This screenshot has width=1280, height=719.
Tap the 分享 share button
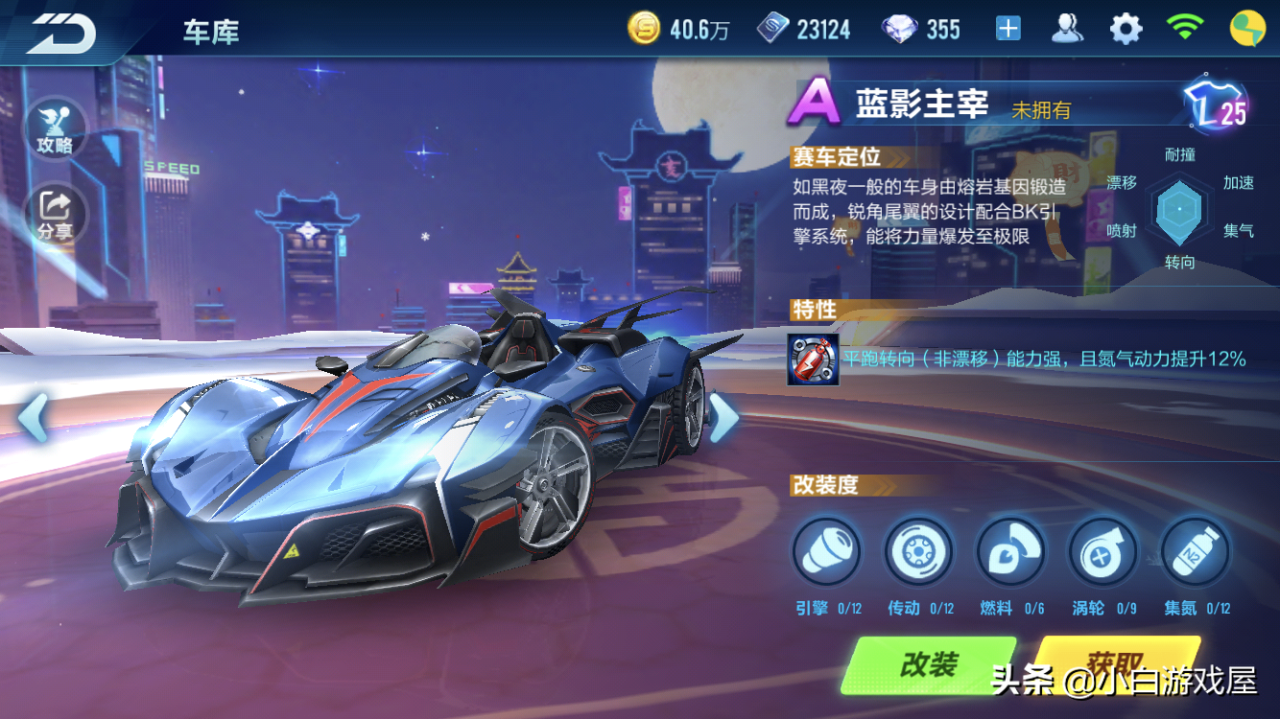point(55,214)
